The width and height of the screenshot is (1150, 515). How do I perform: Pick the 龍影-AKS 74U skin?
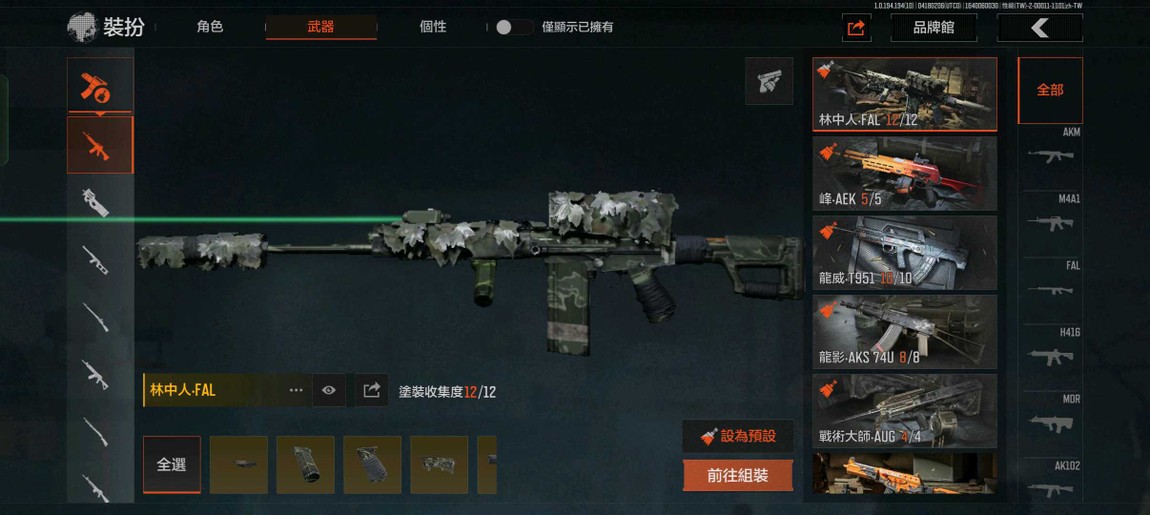tap(904, 331)
